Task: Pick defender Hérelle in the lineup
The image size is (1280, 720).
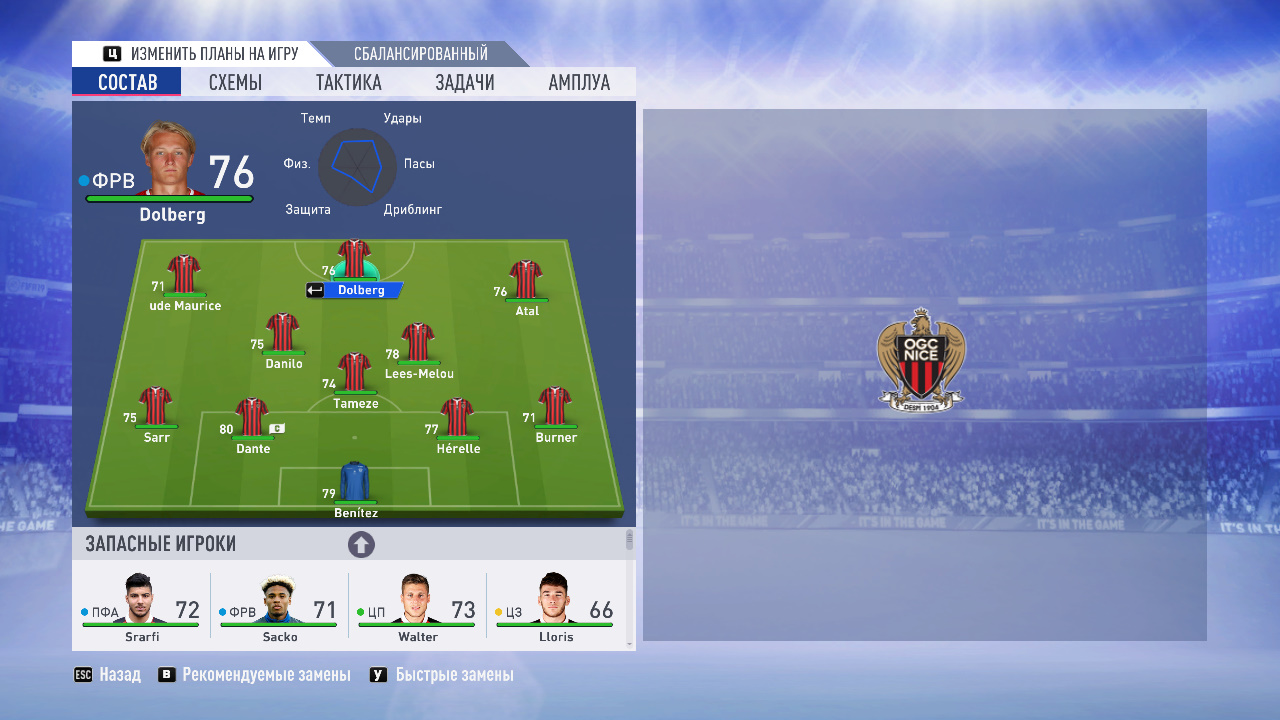Action: point(457,420)
